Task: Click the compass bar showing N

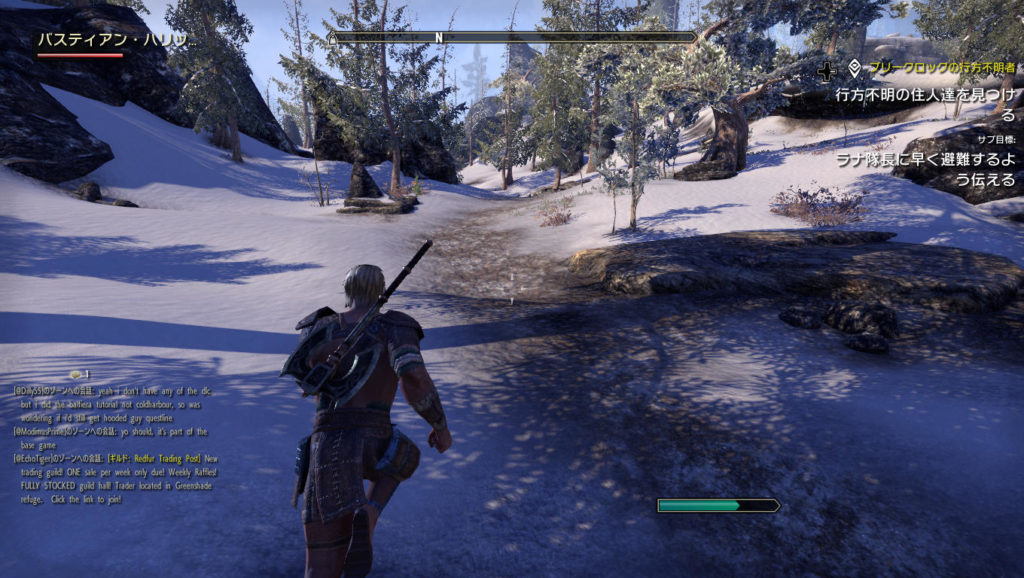Action: (x=513, y=37)
